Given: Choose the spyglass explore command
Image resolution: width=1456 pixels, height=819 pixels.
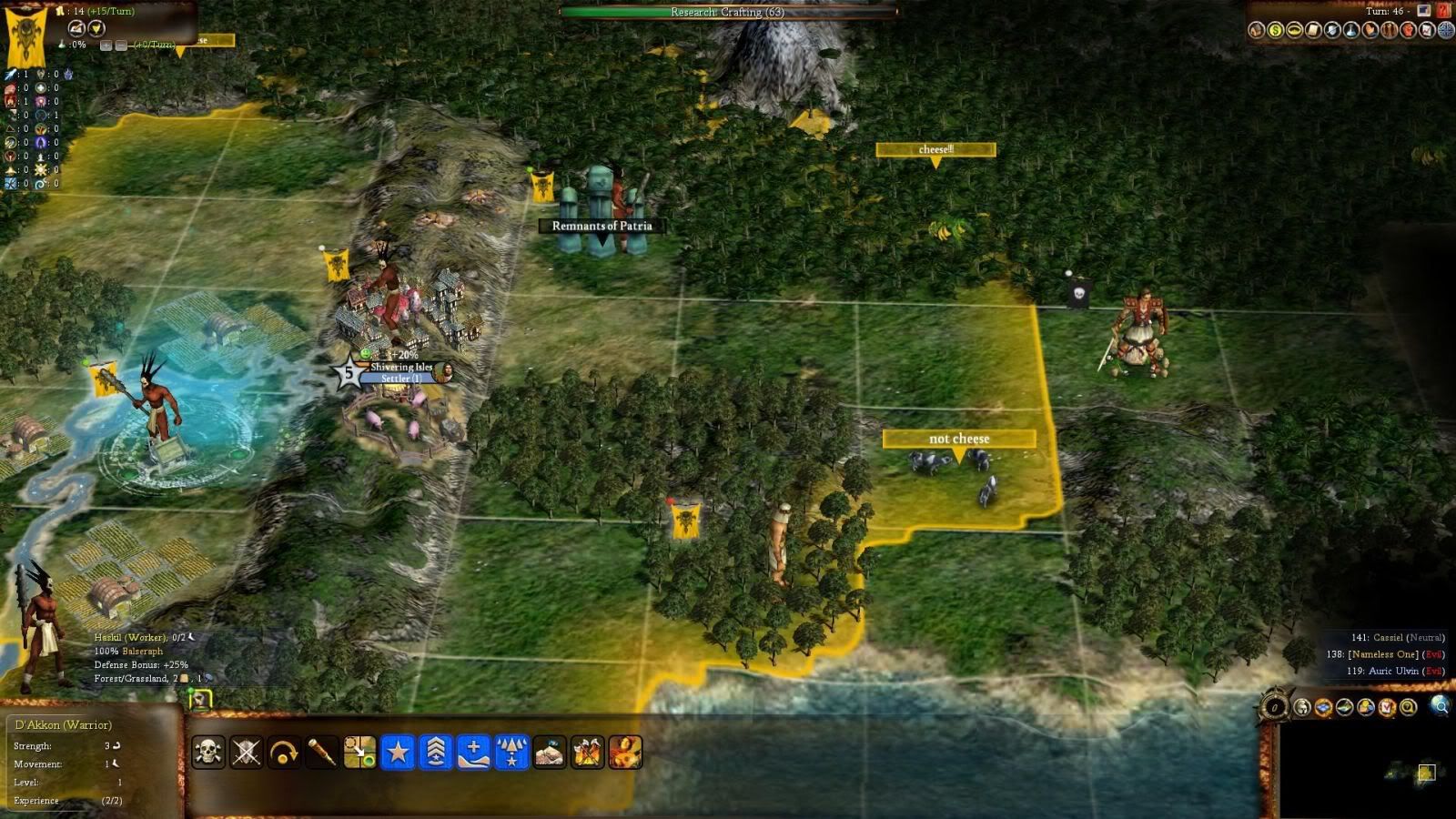Looking at the screenshot, I should point(322,753).
